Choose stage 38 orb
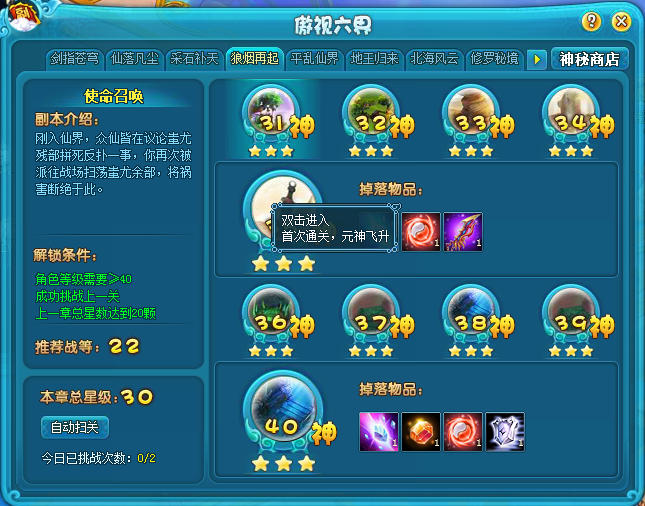Viewport: 645px width, 506px height. 468,314
